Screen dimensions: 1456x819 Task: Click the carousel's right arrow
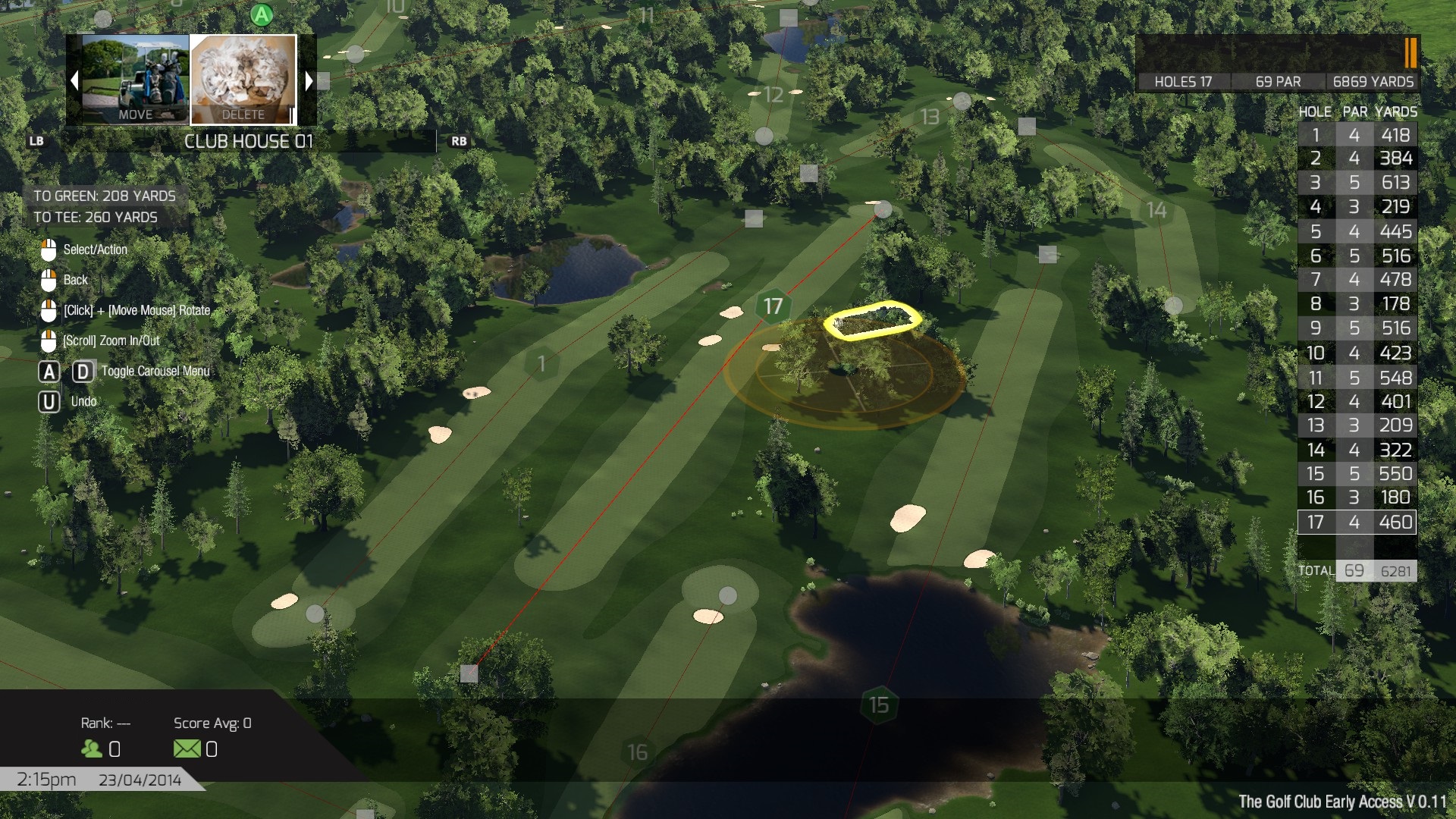(x=309, y=80)
